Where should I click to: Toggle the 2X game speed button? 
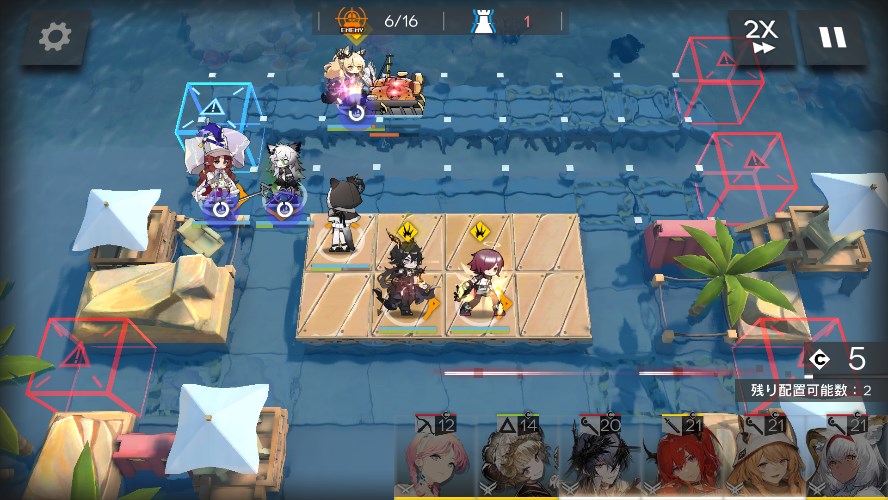tap(761, 38)
